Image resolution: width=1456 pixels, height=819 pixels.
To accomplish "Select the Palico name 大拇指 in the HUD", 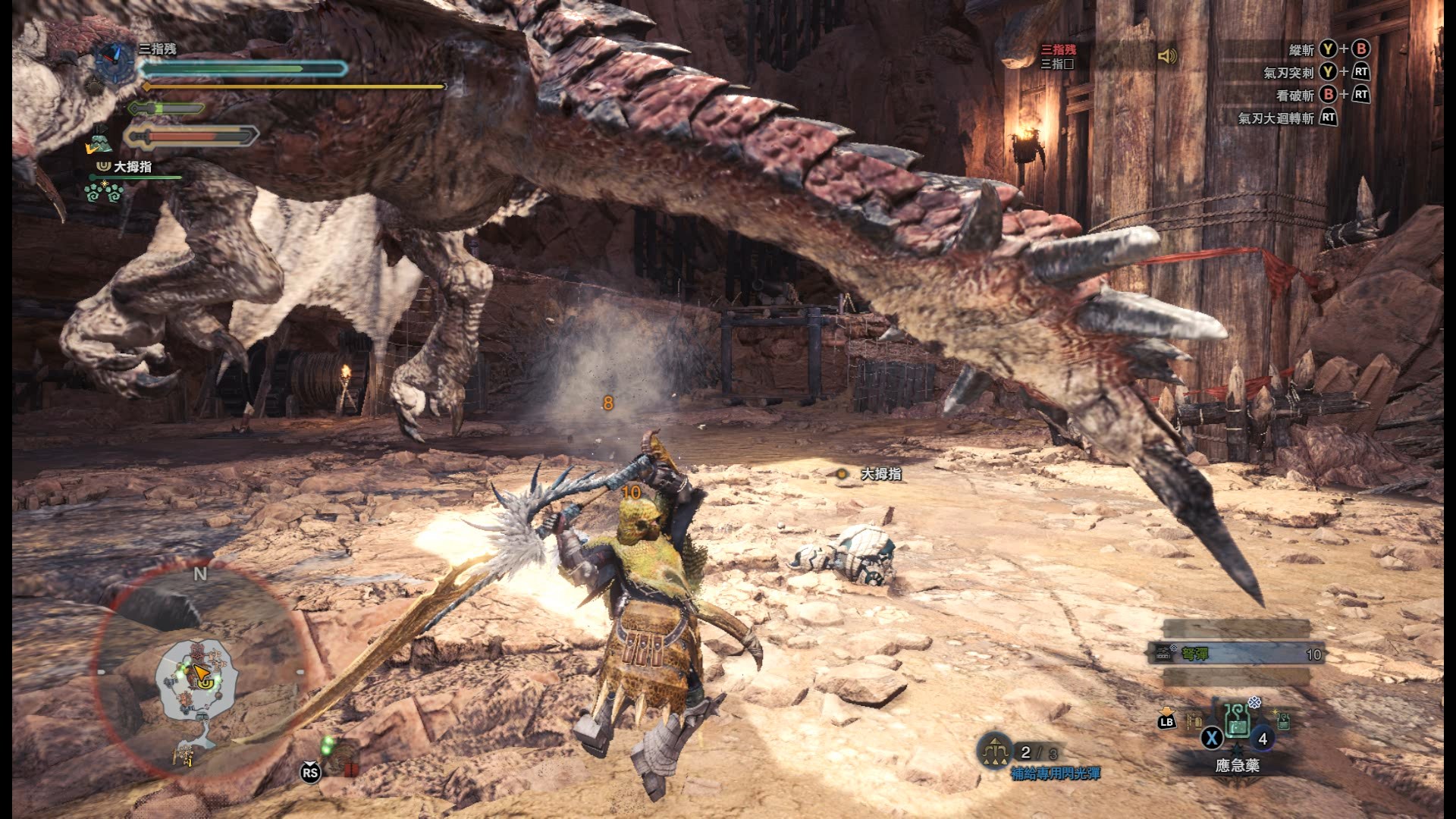I will [x=132, y=167].
